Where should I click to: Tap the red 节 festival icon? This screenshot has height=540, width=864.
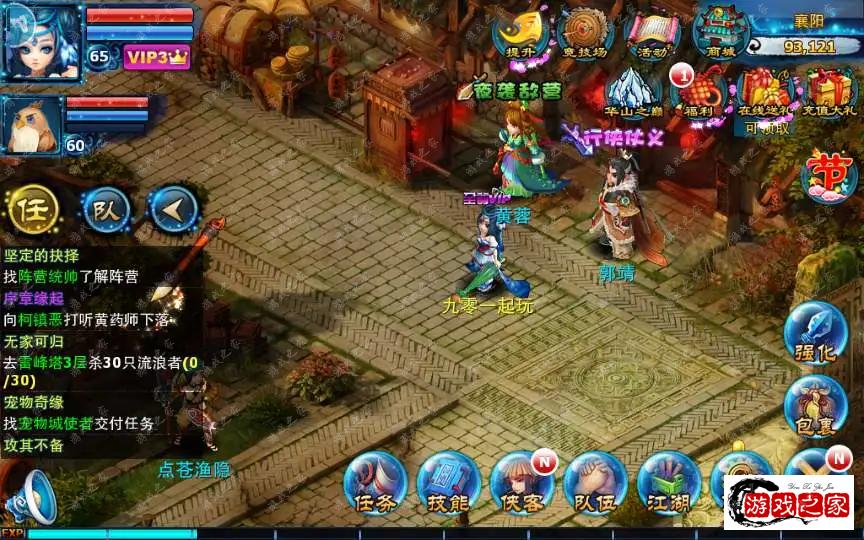point(829,174)
